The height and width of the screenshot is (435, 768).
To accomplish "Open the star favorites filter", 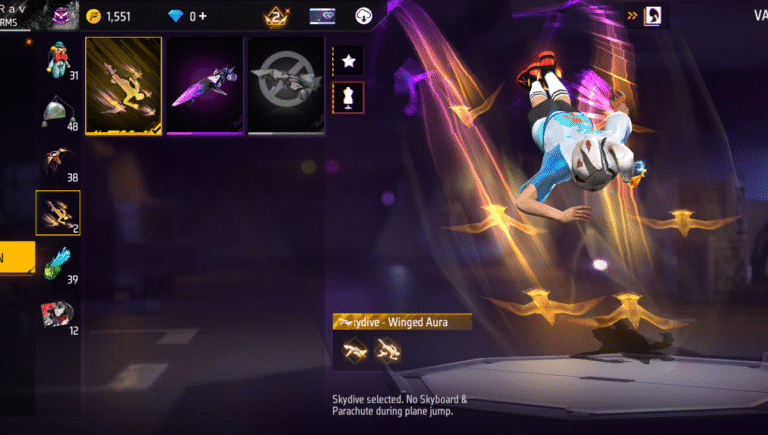I will [348, 61].
